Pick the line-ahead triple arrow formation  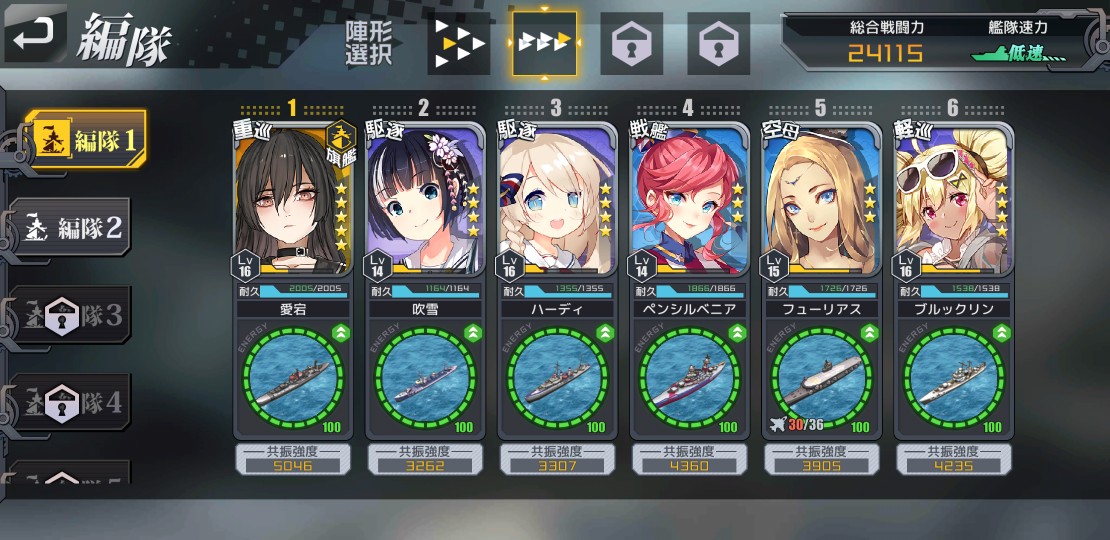pyautogui.click(x=545, y=44)
